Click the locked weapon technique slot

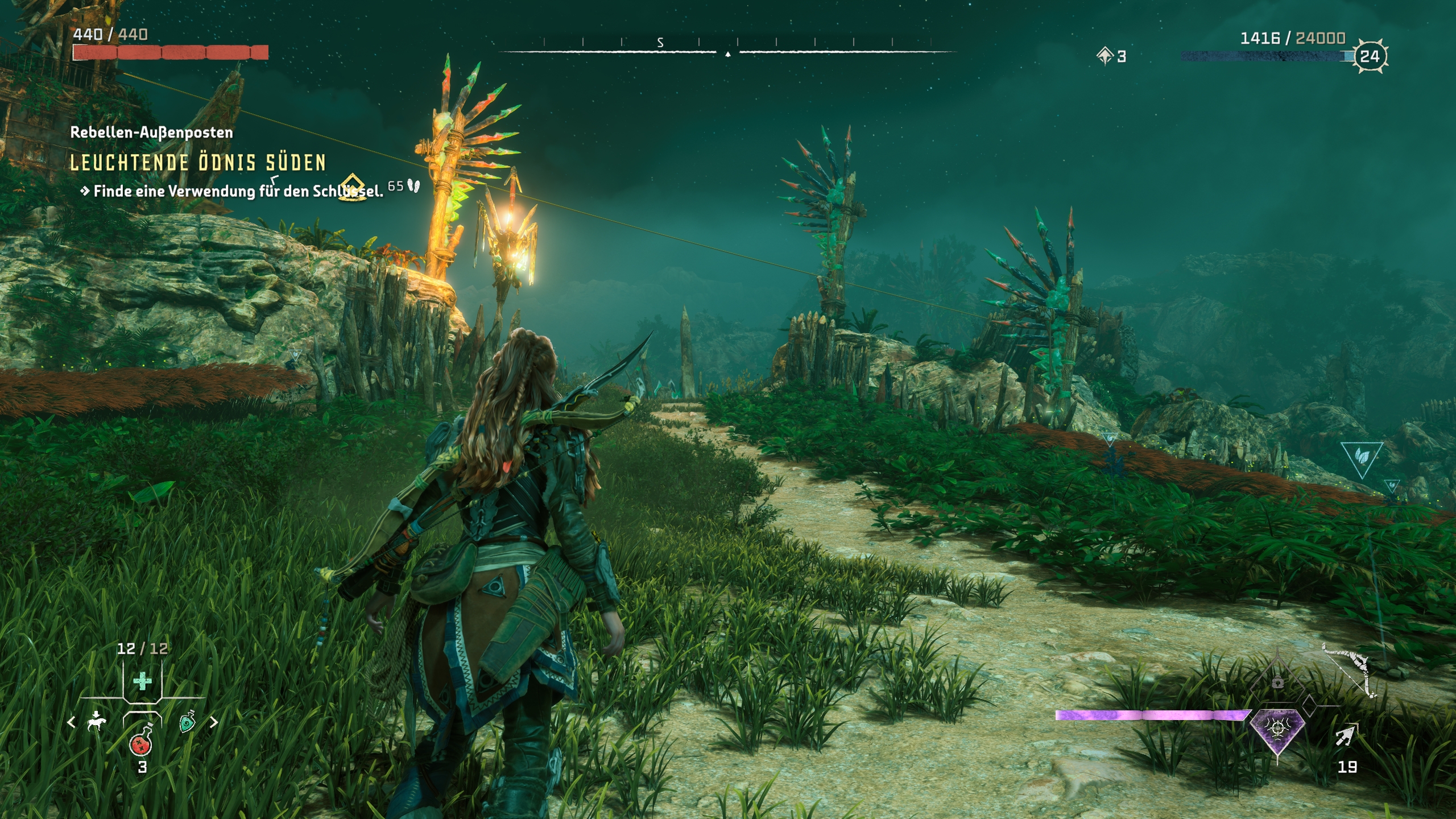point(1277,681)
